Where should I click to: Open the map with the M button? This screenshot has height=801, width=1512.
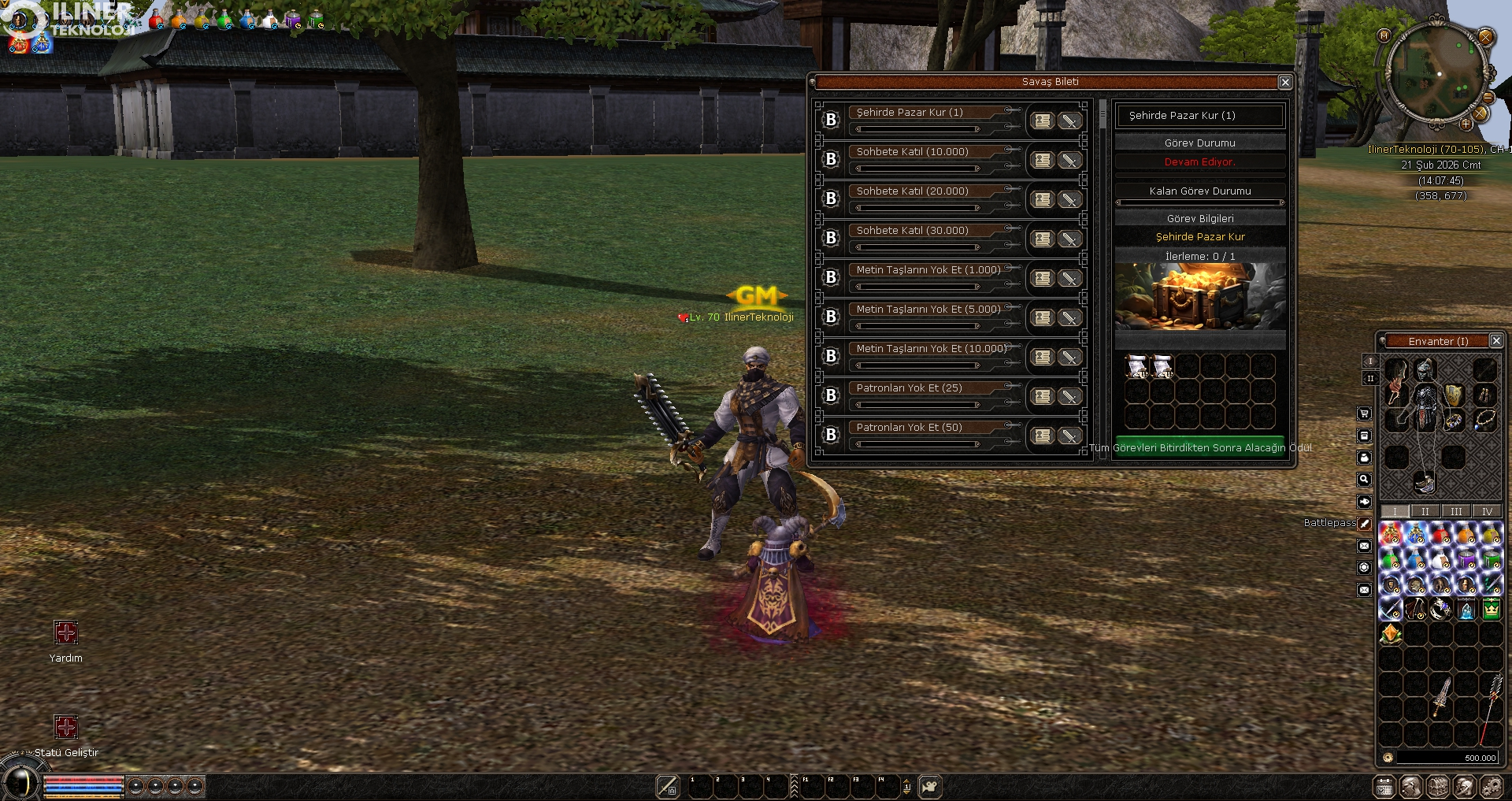tap(1384, 35)
